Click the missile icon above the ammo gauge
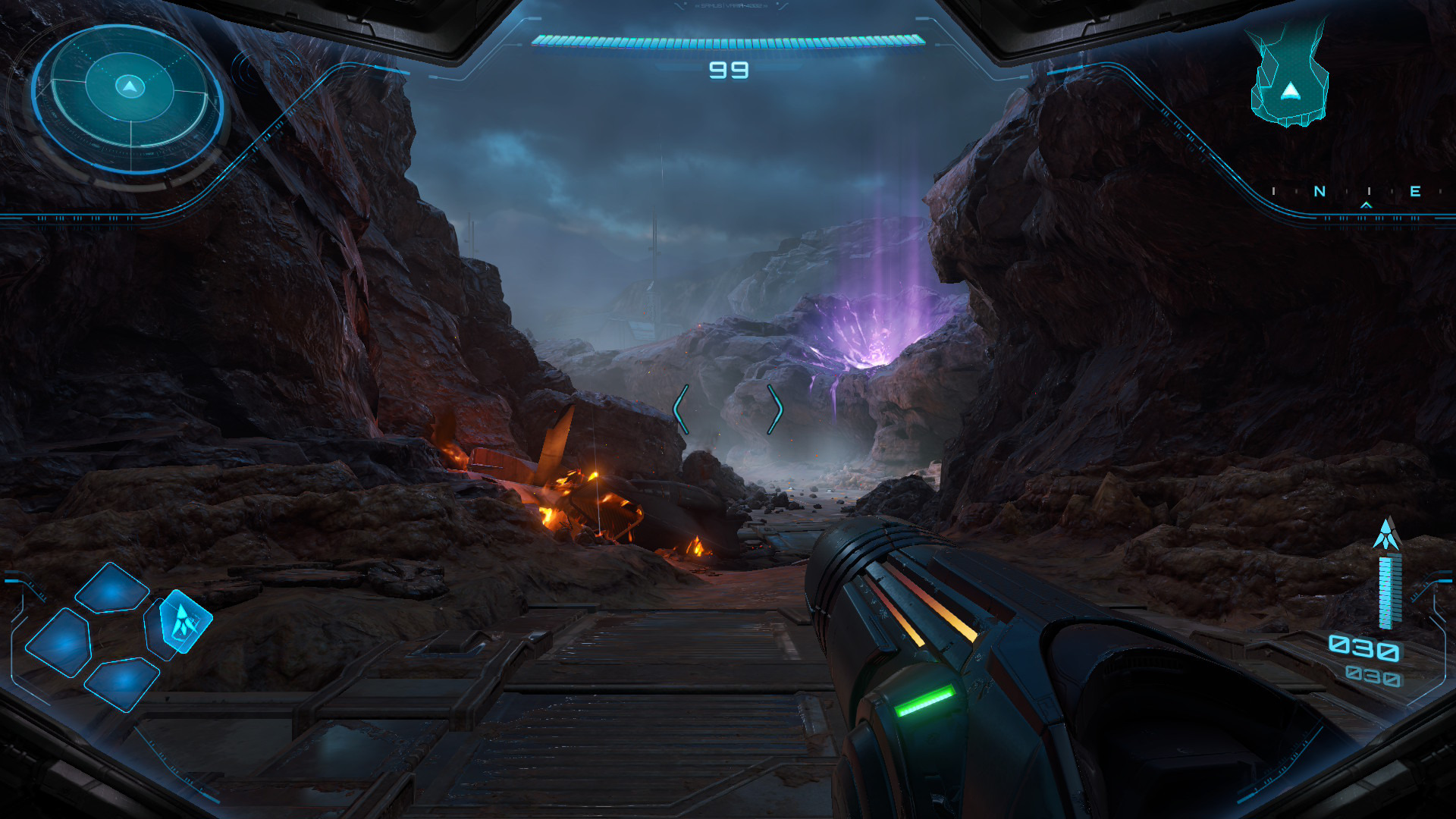 point(1387,535)
